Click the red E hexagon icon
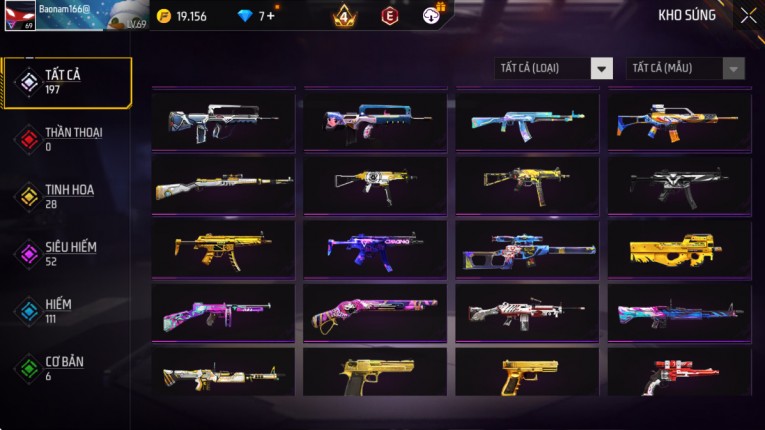765x430 pixels. click(390, 15)
